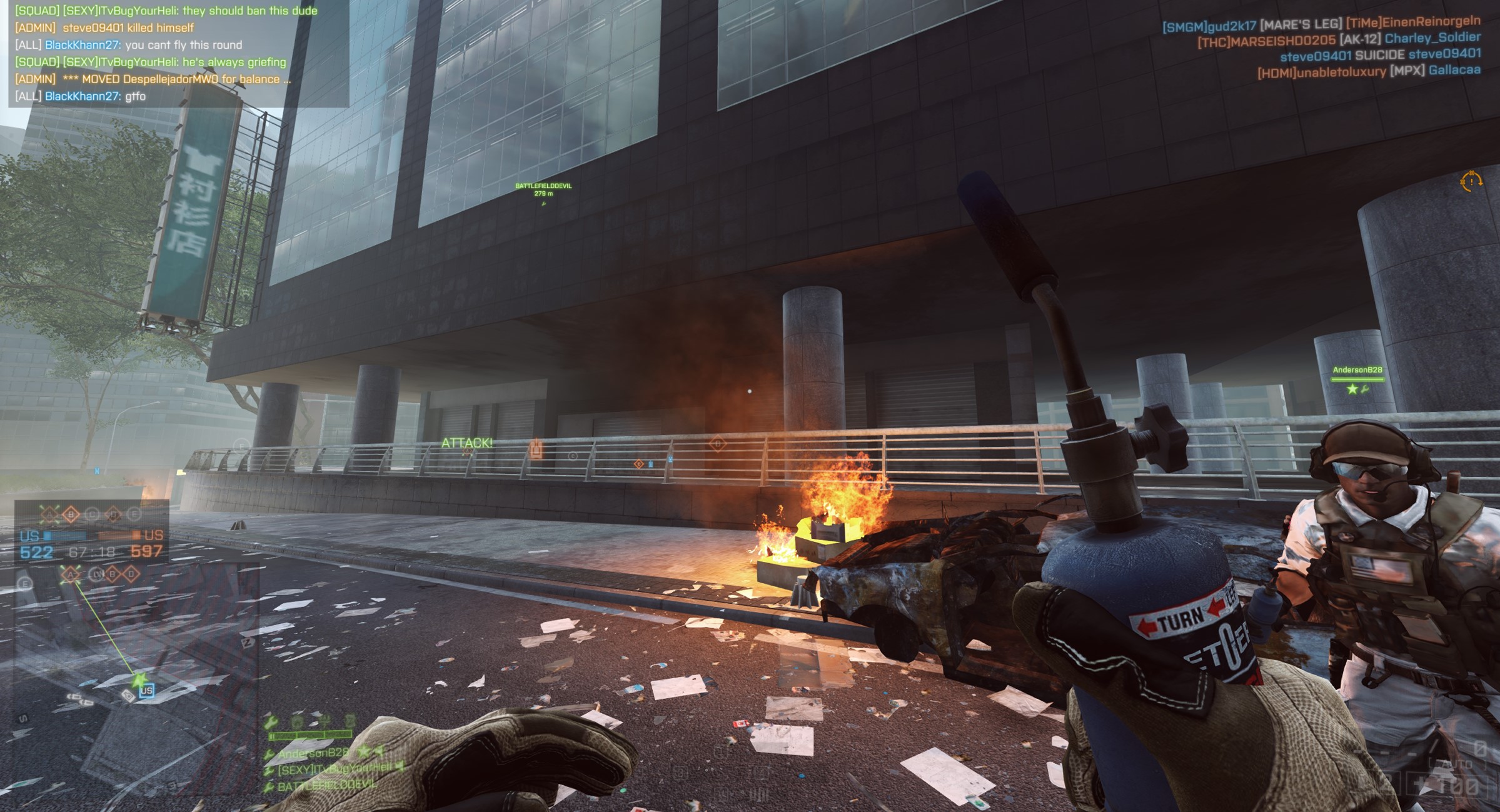The image size is (1500, 812).
Task: Click the blue US base marker on minimap
Action: point(146,690)
